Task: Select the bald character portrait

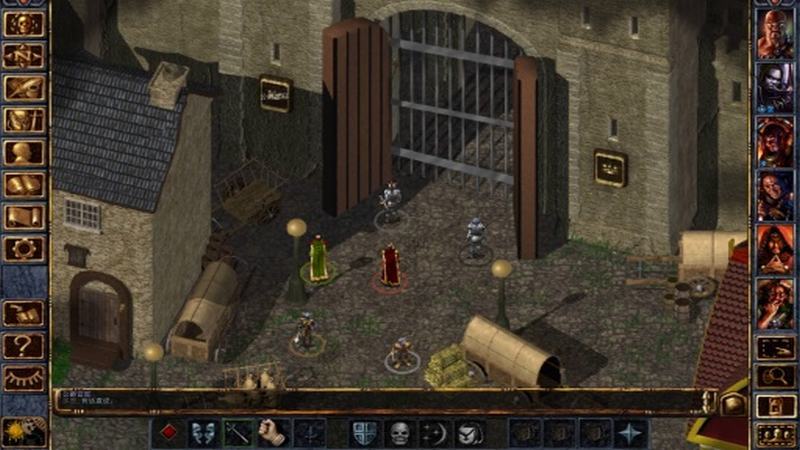Action: 775,35
